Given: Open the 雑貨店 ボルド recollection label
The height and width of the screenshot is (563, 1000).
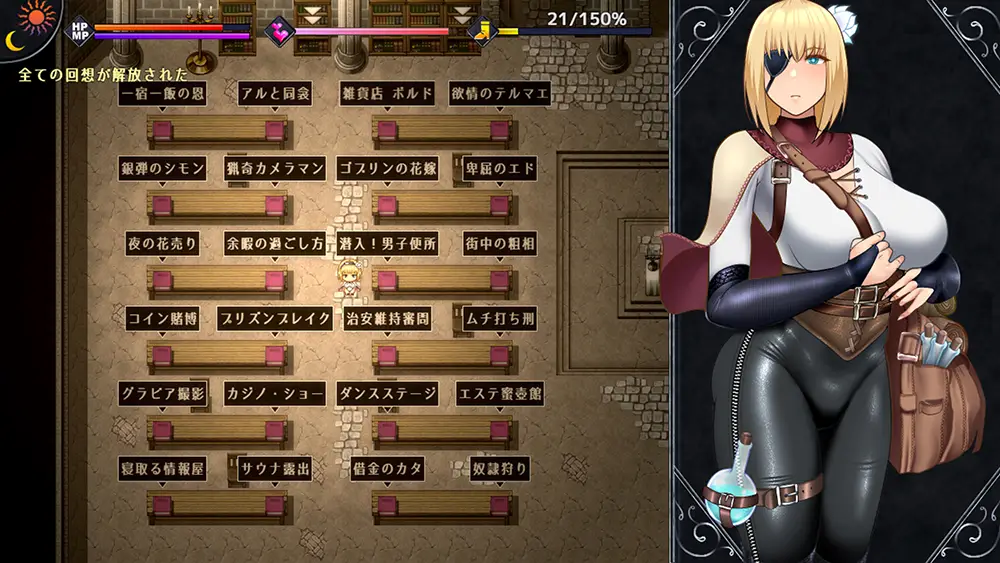Looking at the screenshot, I should click(x=387, y=94).
